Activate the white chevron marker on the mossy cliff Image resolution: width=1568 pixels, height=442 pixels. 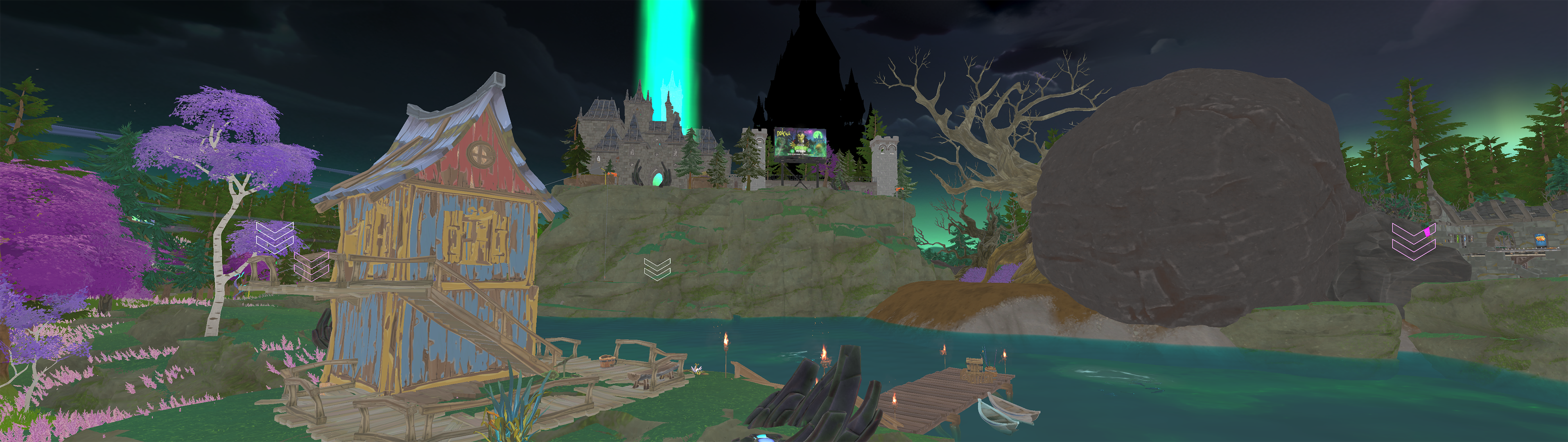[657, 268]
